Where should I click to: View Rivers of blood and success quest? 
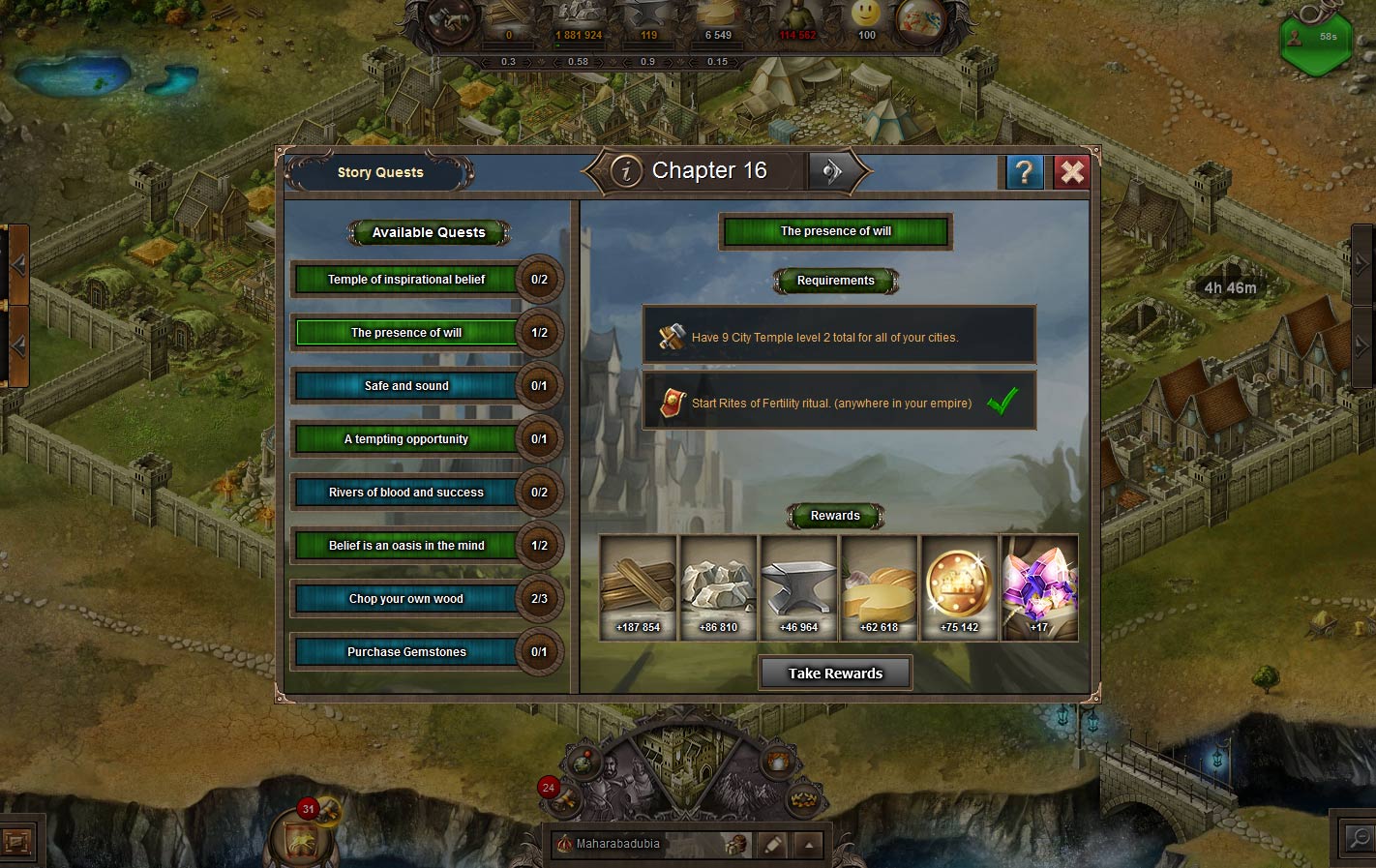tap(406, 493)
